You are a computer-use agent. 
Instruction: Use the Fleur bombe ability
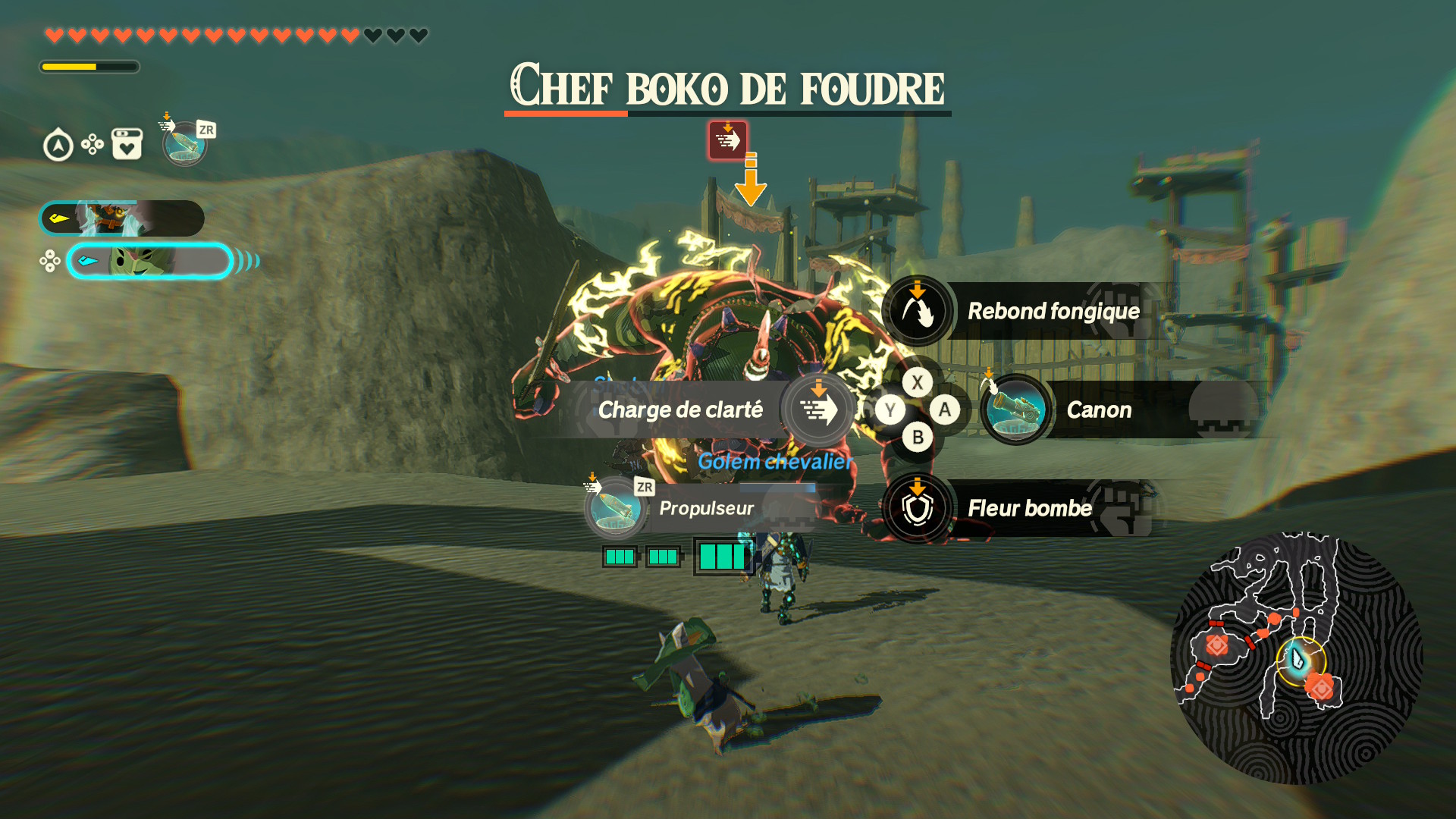pos(918,508)
